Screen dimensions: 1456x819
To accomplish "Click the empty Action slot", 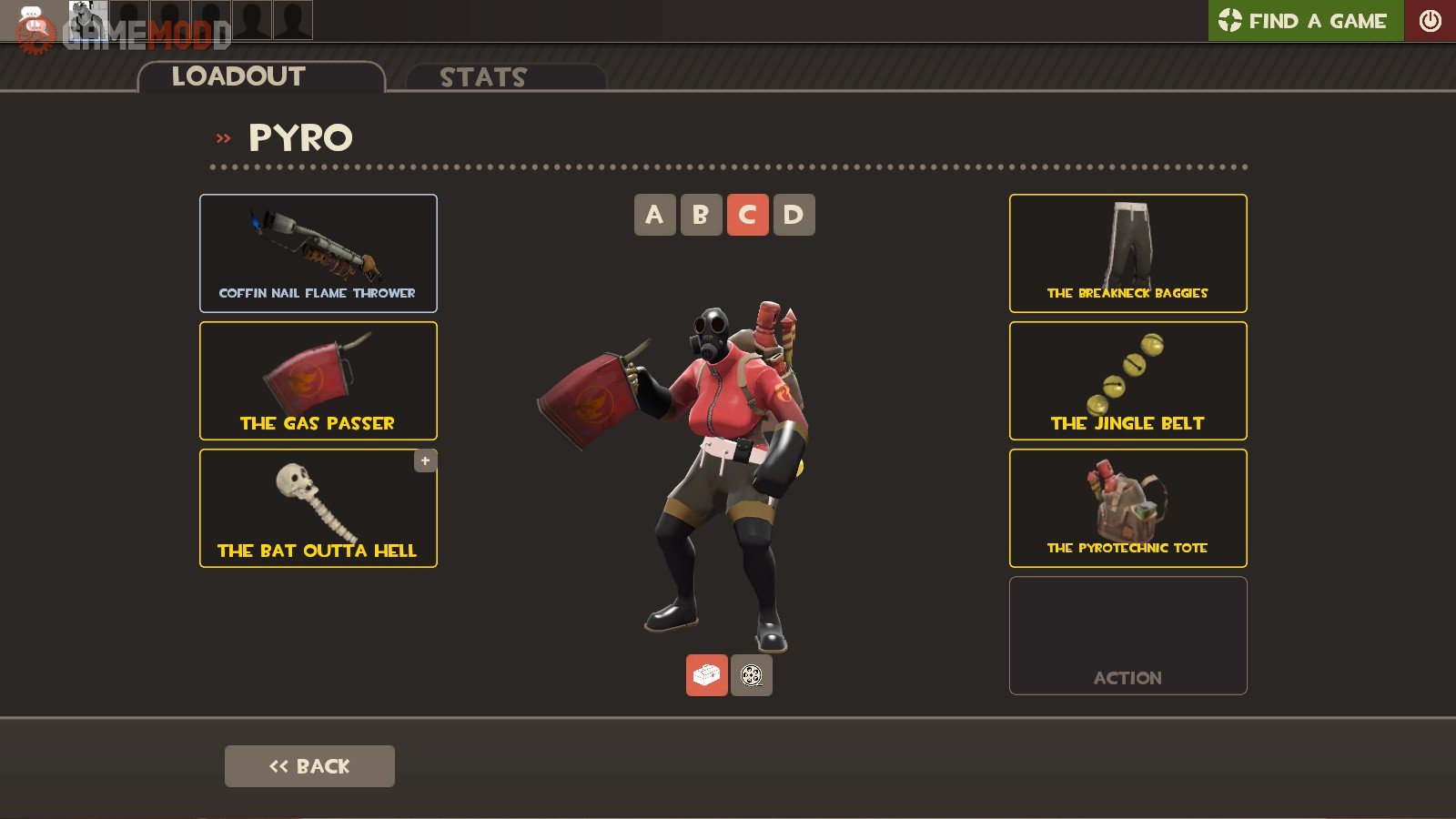I will click(1127, 635).
